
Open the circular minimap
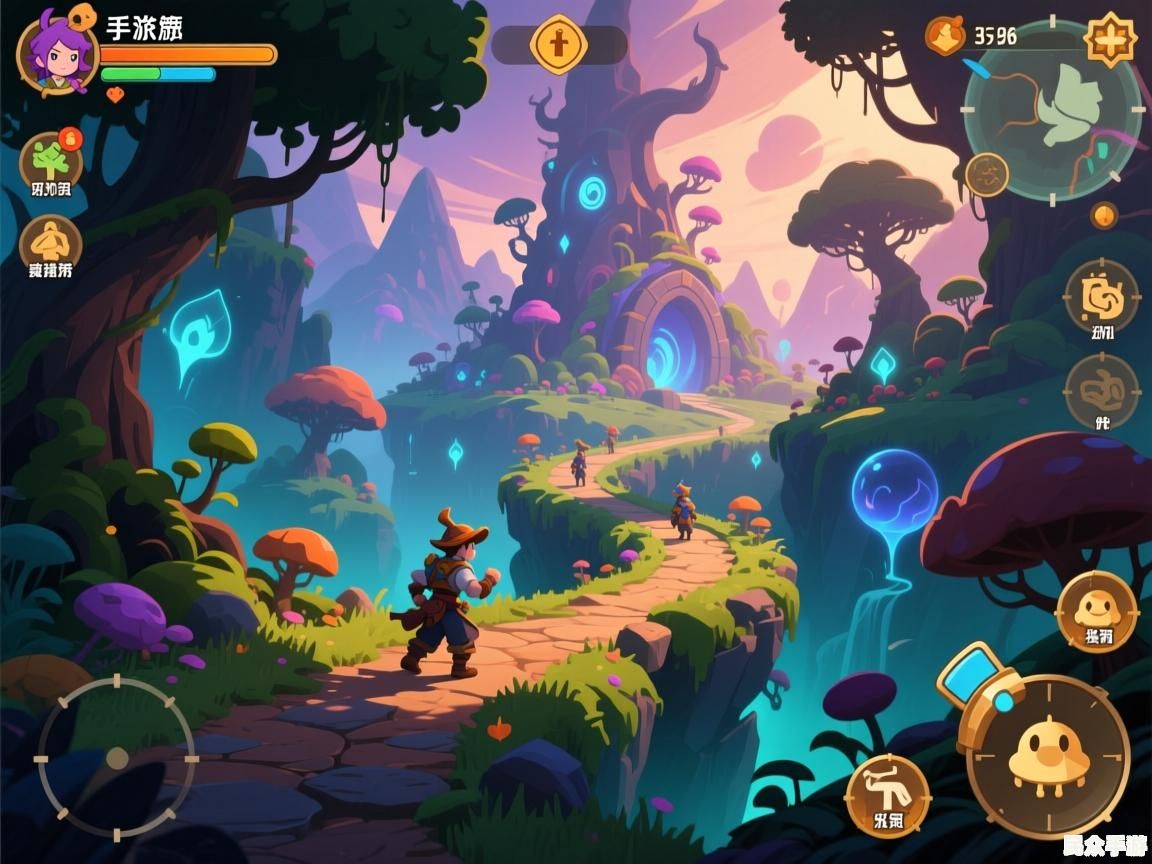coord(1052,110)
